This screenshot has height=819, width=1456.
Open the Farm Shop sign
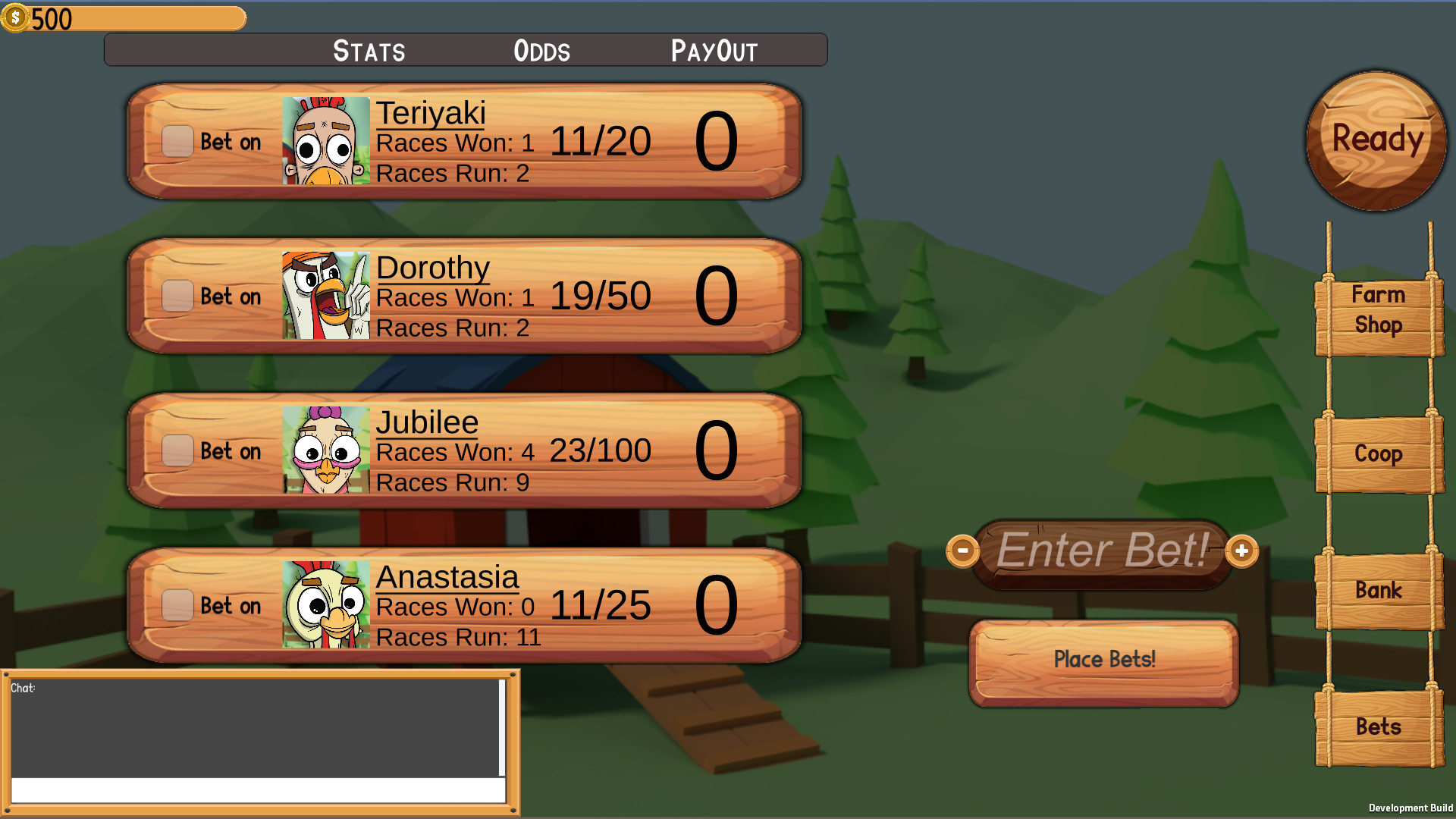click(1377, 310)
